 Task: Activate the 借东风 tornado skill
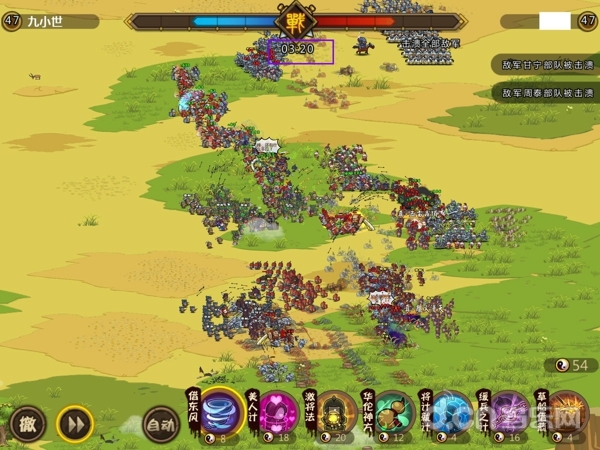point(222,414)
